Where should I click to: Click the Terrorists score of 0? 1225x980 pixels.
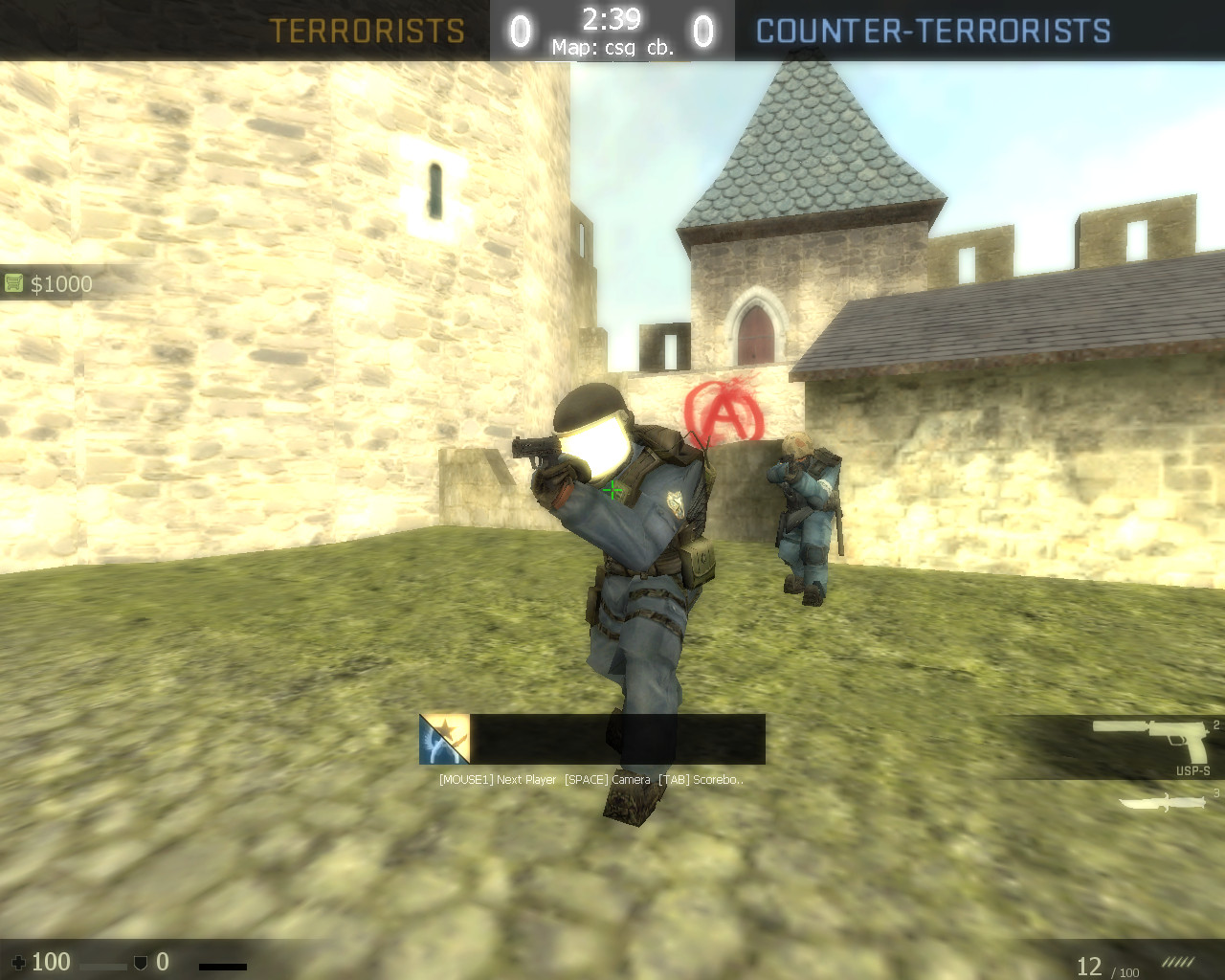520,31
